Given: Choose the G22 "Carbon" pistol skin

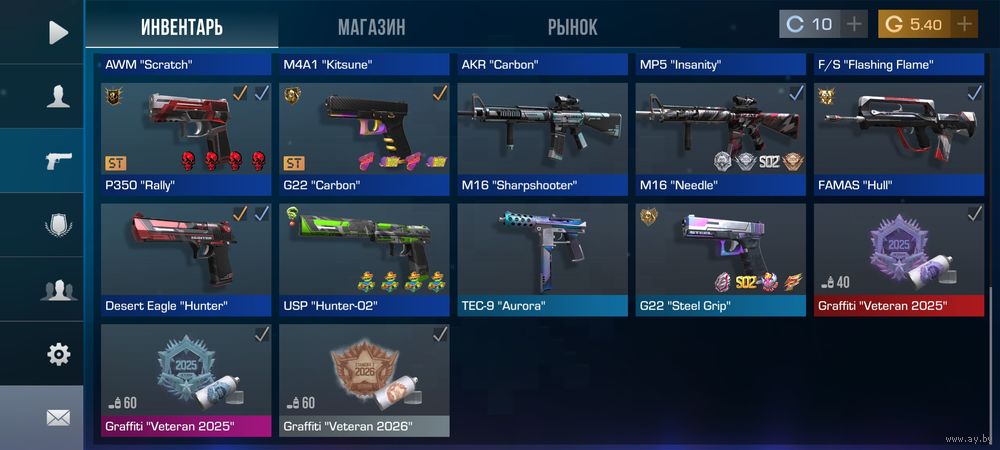Looking at the screenshot, I should tap(364, 138).
